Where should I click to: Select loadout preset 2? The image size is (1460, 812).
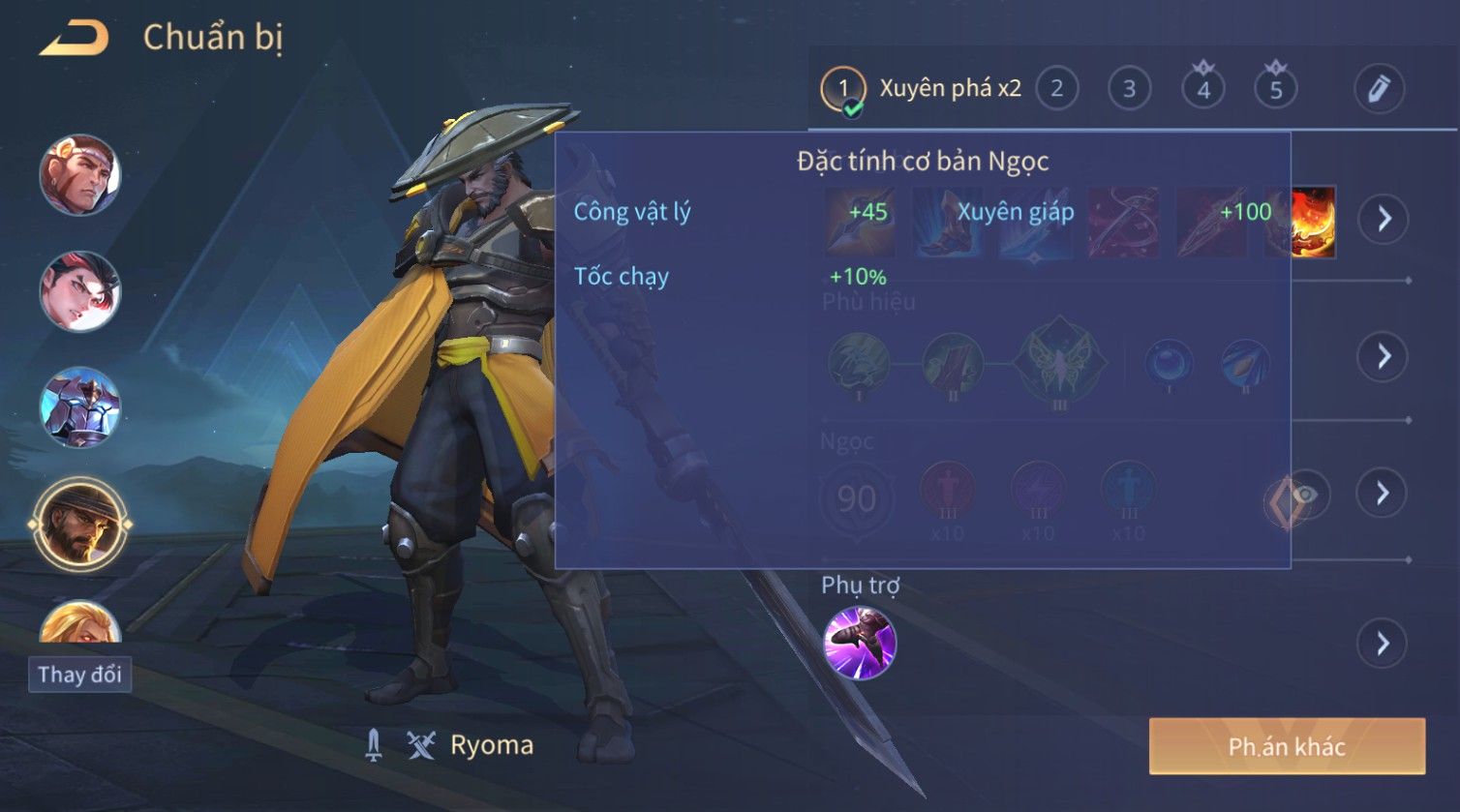tap(1056, 89)
